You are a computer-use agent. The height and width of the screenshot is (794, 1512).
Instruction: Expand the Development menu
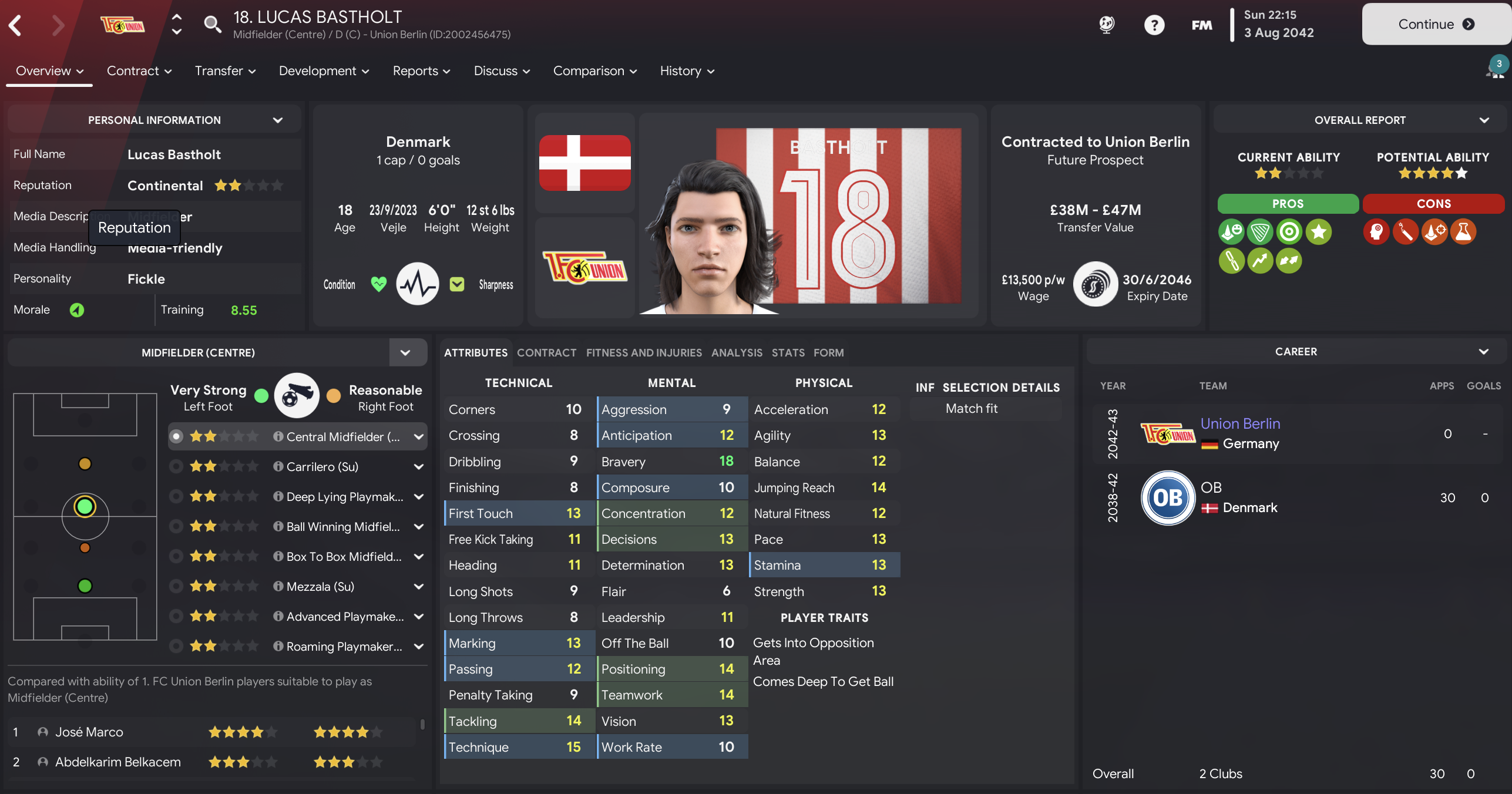tap(324, 71)
